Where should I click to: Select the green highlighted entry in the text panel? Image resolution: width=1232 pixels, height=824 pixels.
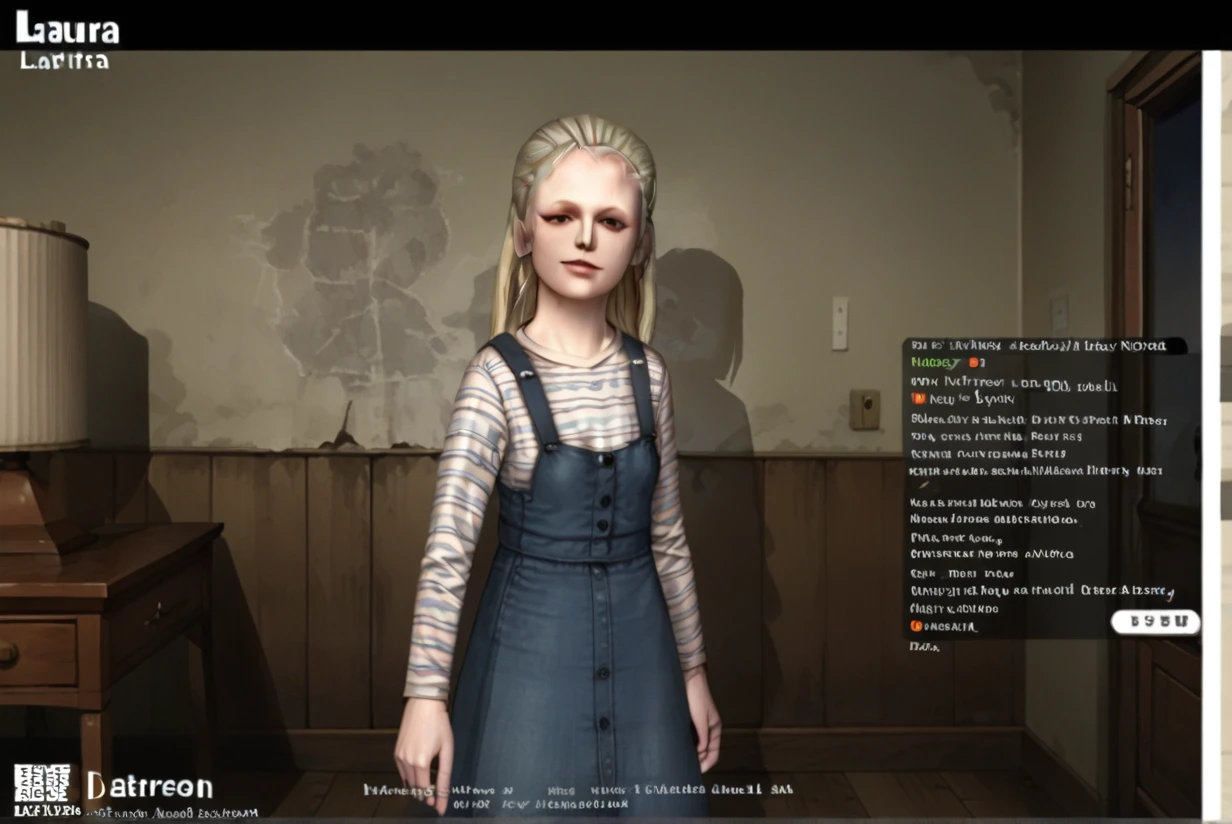pyautogui.click(x=935, y=363)
